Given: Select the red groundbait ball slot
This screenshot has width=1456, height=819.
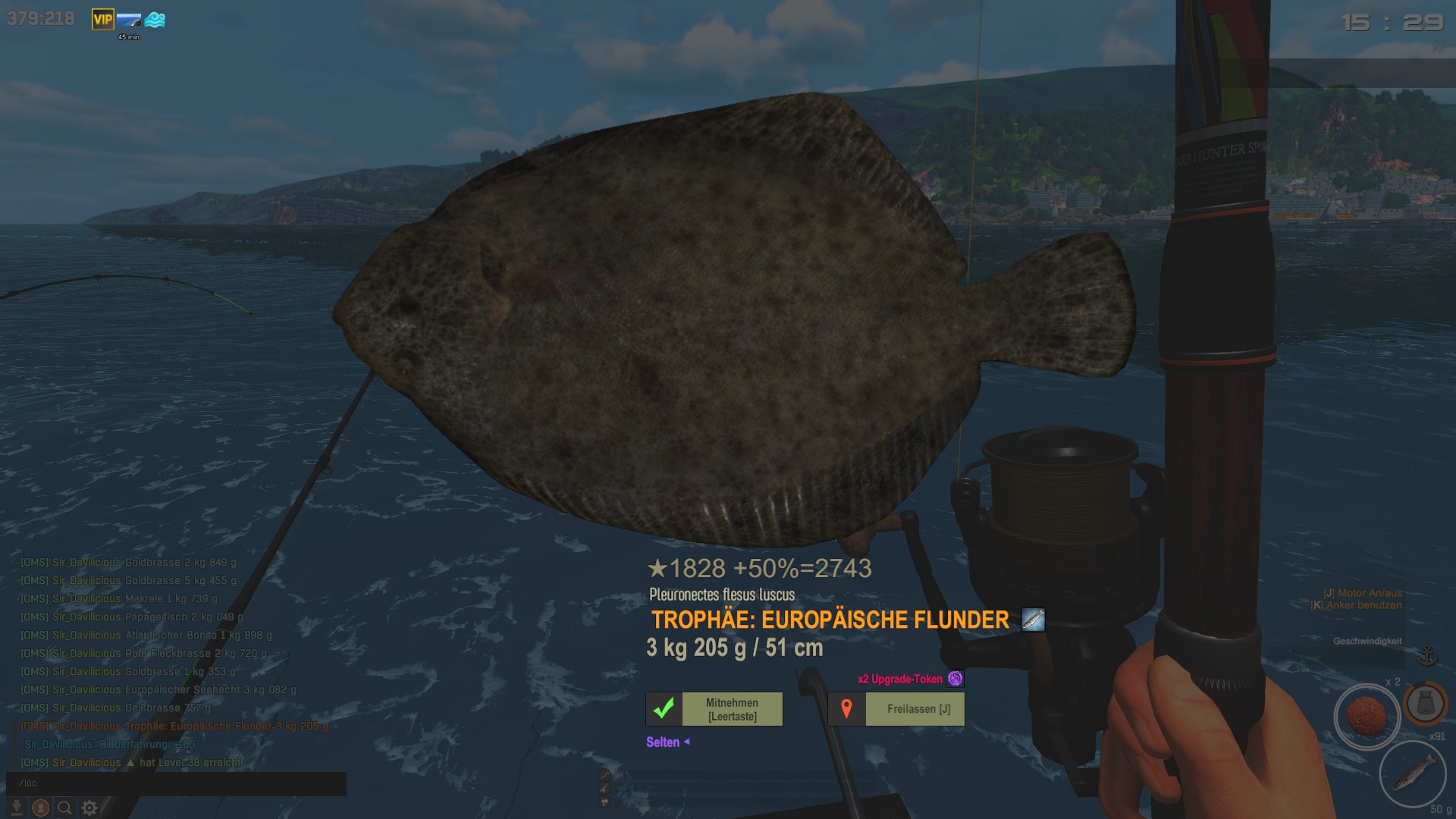Looking at the screenshot, I should [x=1366, y=716].
